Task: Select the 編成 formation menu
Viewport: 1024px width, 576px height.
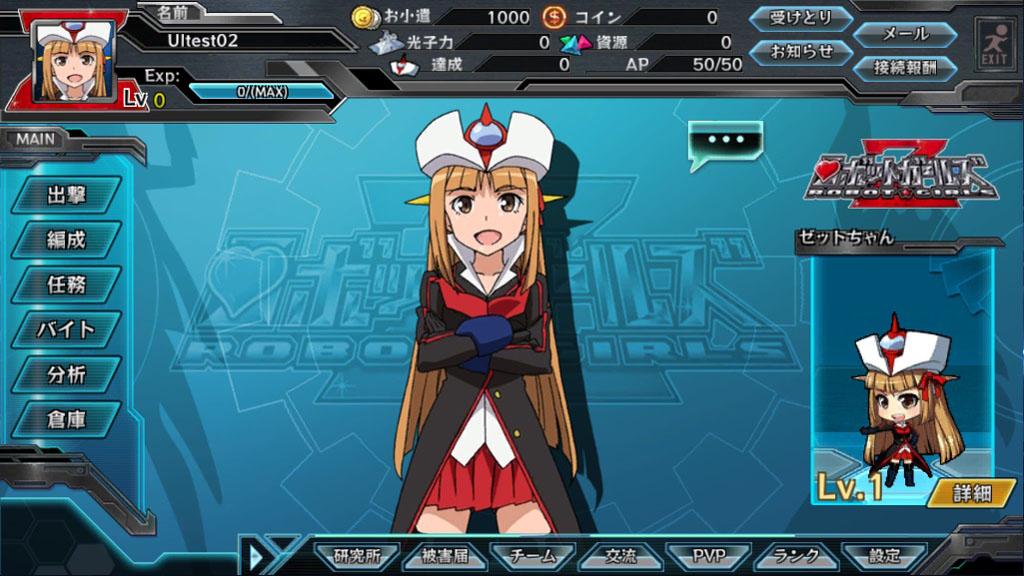Action: [66, 240]
